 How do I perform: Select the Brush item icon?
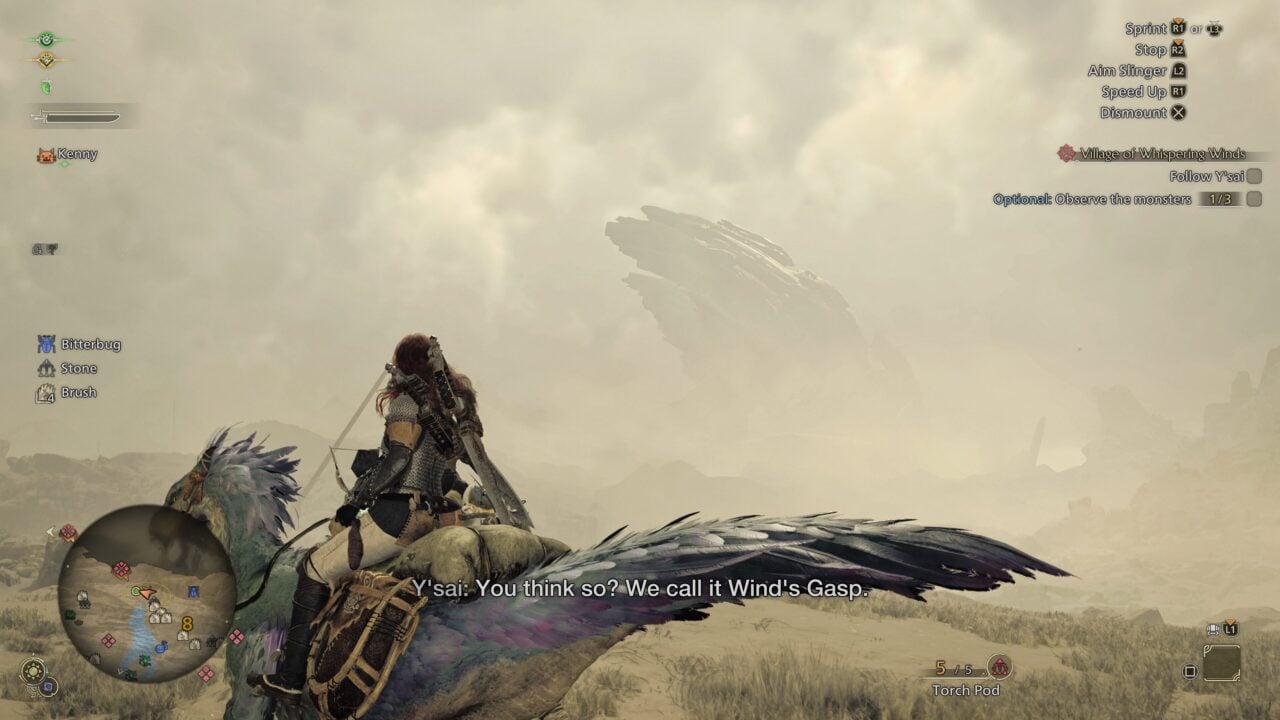tap(44, 392)
